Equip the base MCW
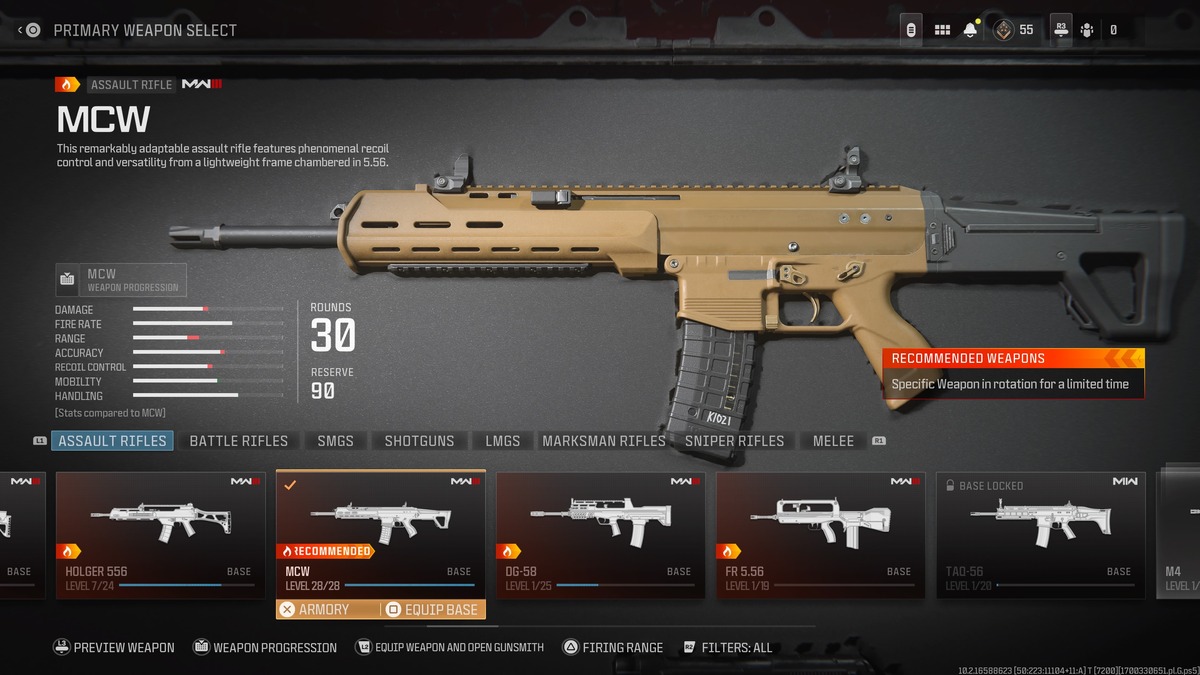The image size is (1200, 675). (x=433, y=609)
